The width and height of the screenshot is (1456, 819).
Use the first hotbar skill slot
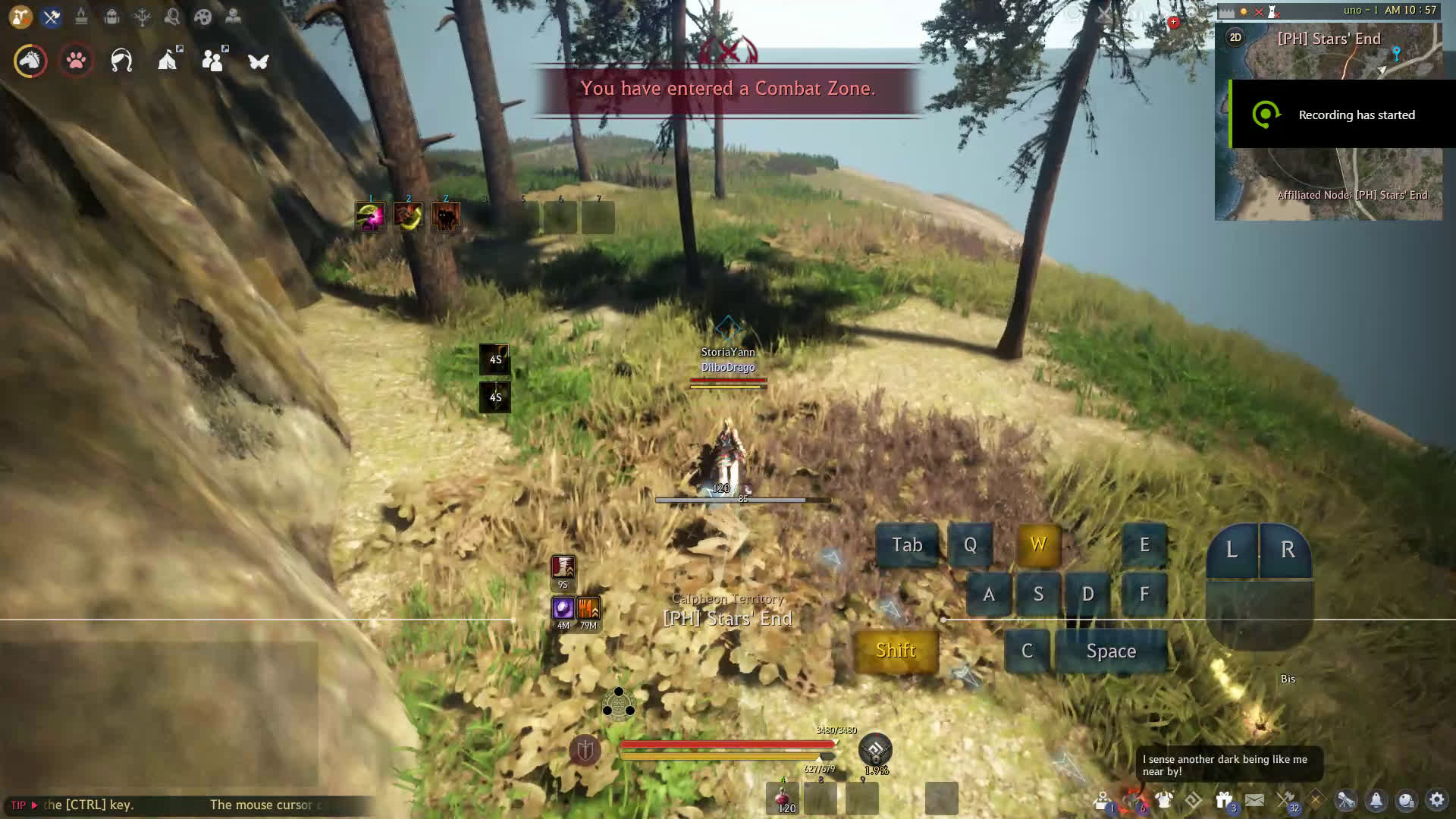[x=370, y=217]
